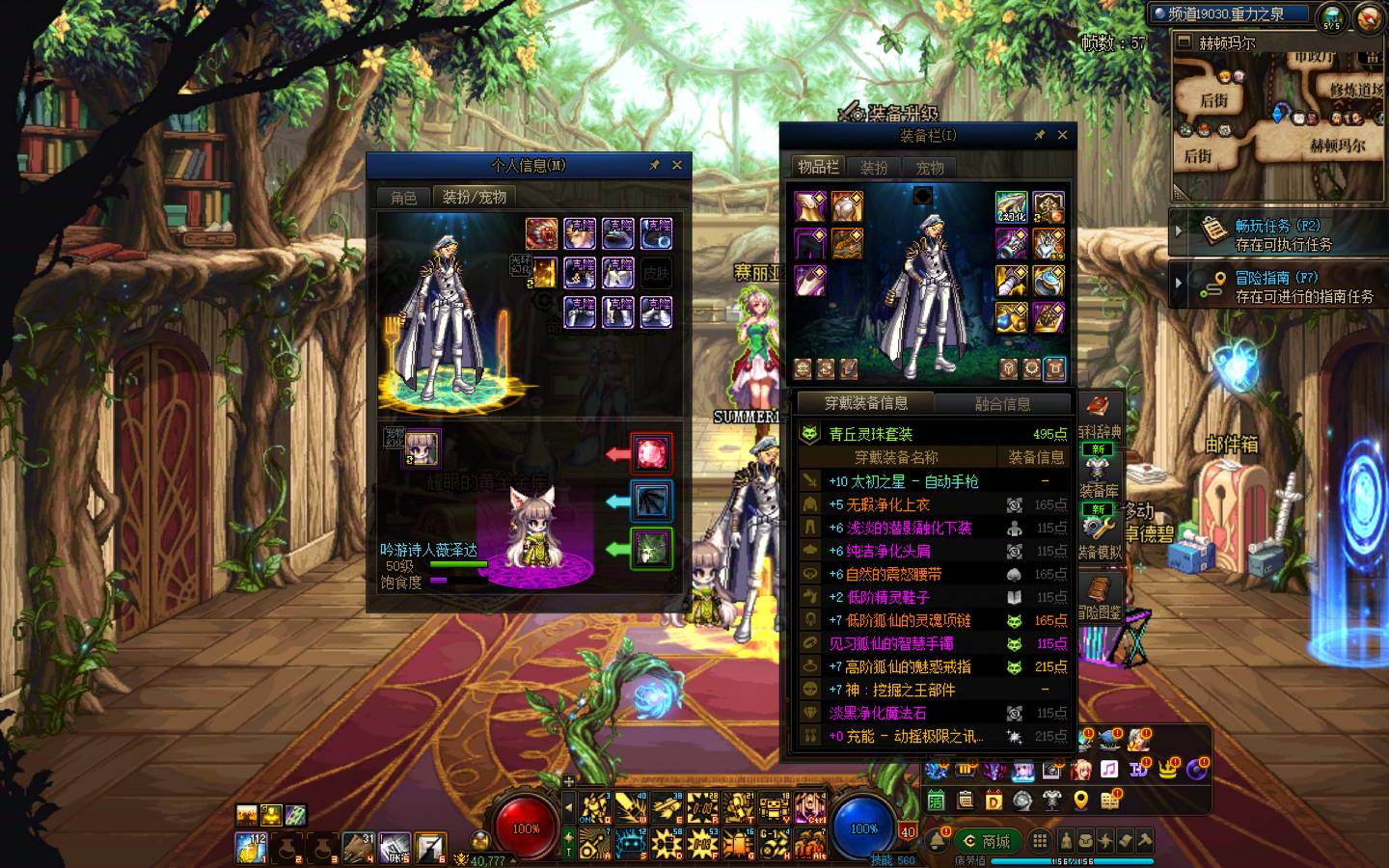Open the 冒险指南 adventure guide
Screen dimensions: 1389x868
[1277, 286]
